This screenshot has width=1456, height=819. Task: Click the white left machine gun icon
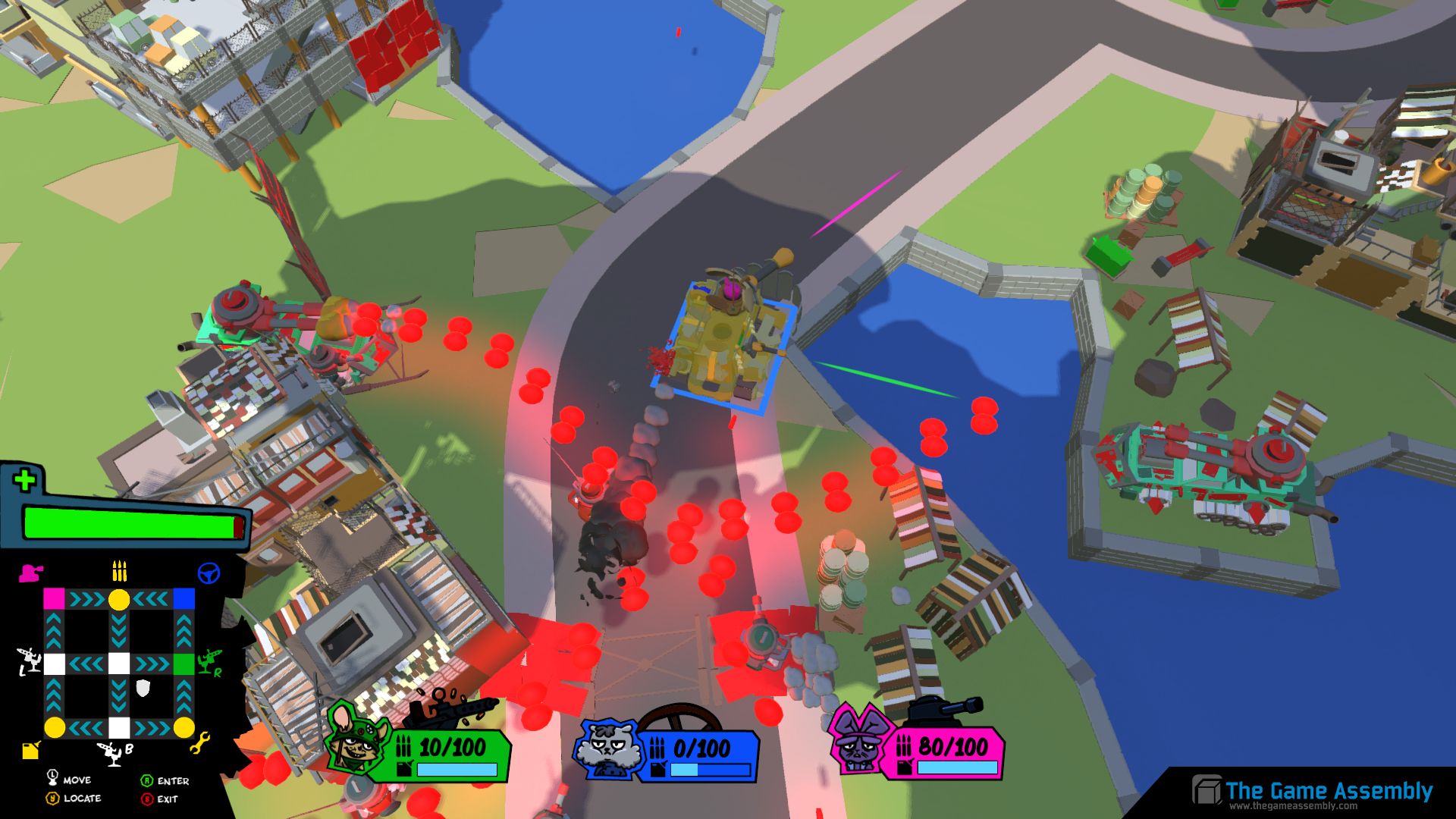(29, 661)
